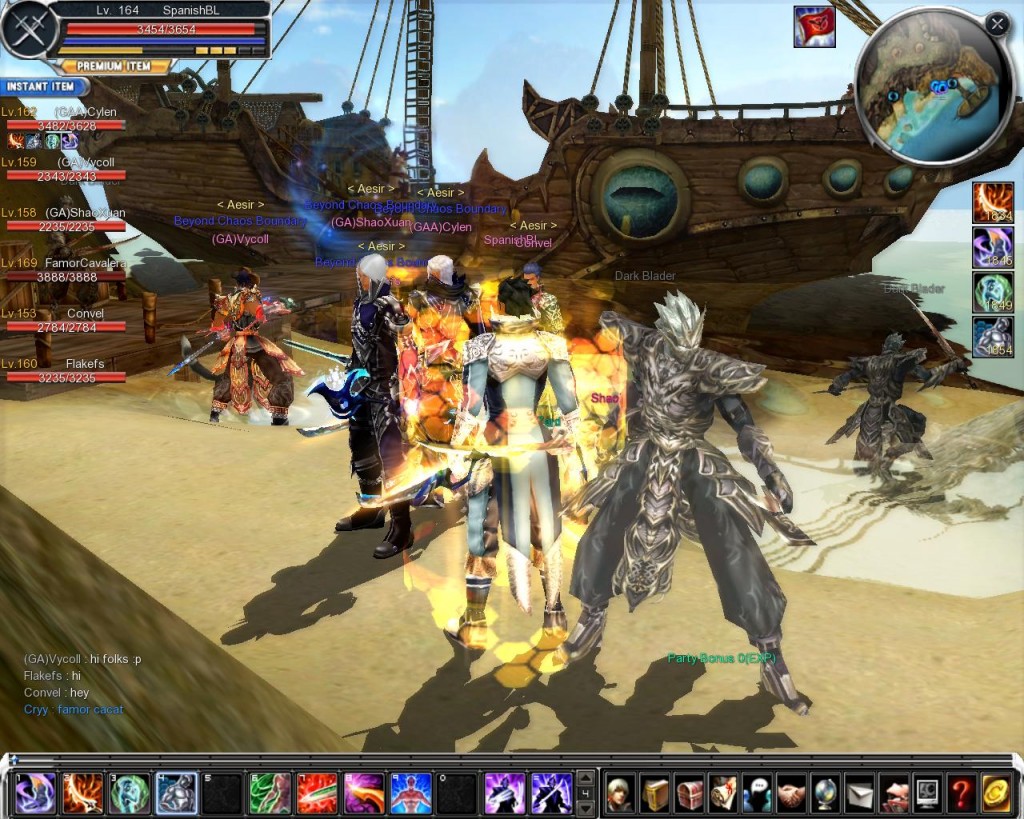1024x819 pixels.
Task: Switch quickslot bar with the up arrow
Action: (x=587, y=778)
